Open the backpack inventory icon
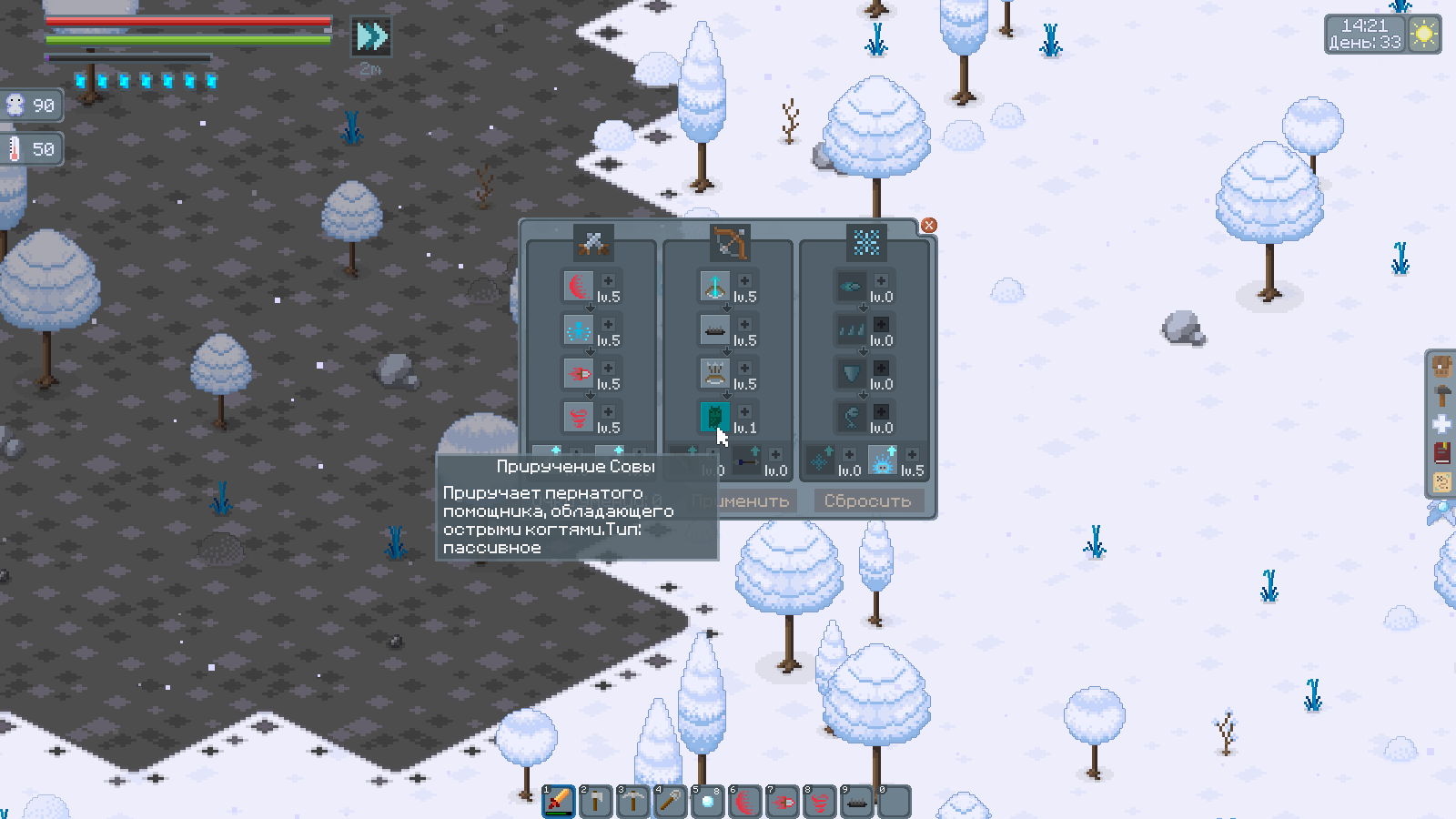Viewport: 1456px width, 819px height. click(x=1442, y=367)
